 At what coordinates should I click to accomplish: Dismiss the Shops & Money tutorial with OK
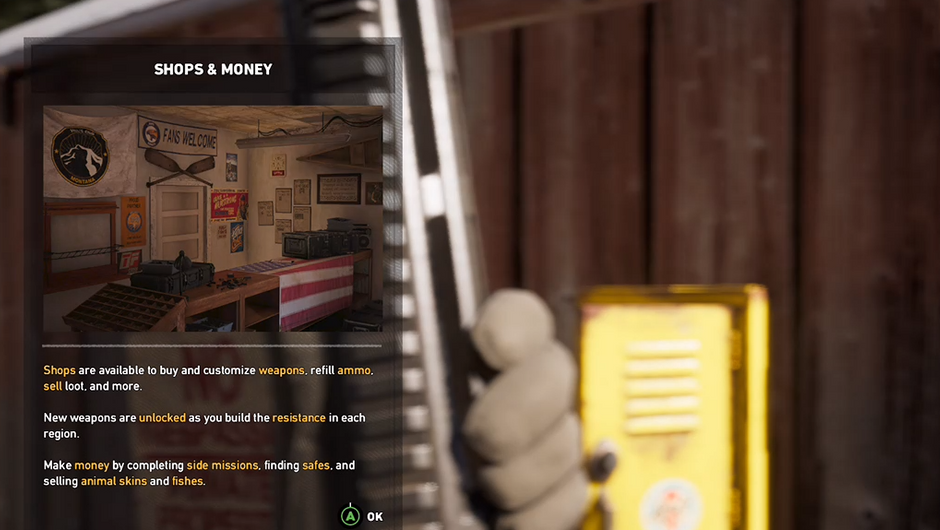[362, 516]
